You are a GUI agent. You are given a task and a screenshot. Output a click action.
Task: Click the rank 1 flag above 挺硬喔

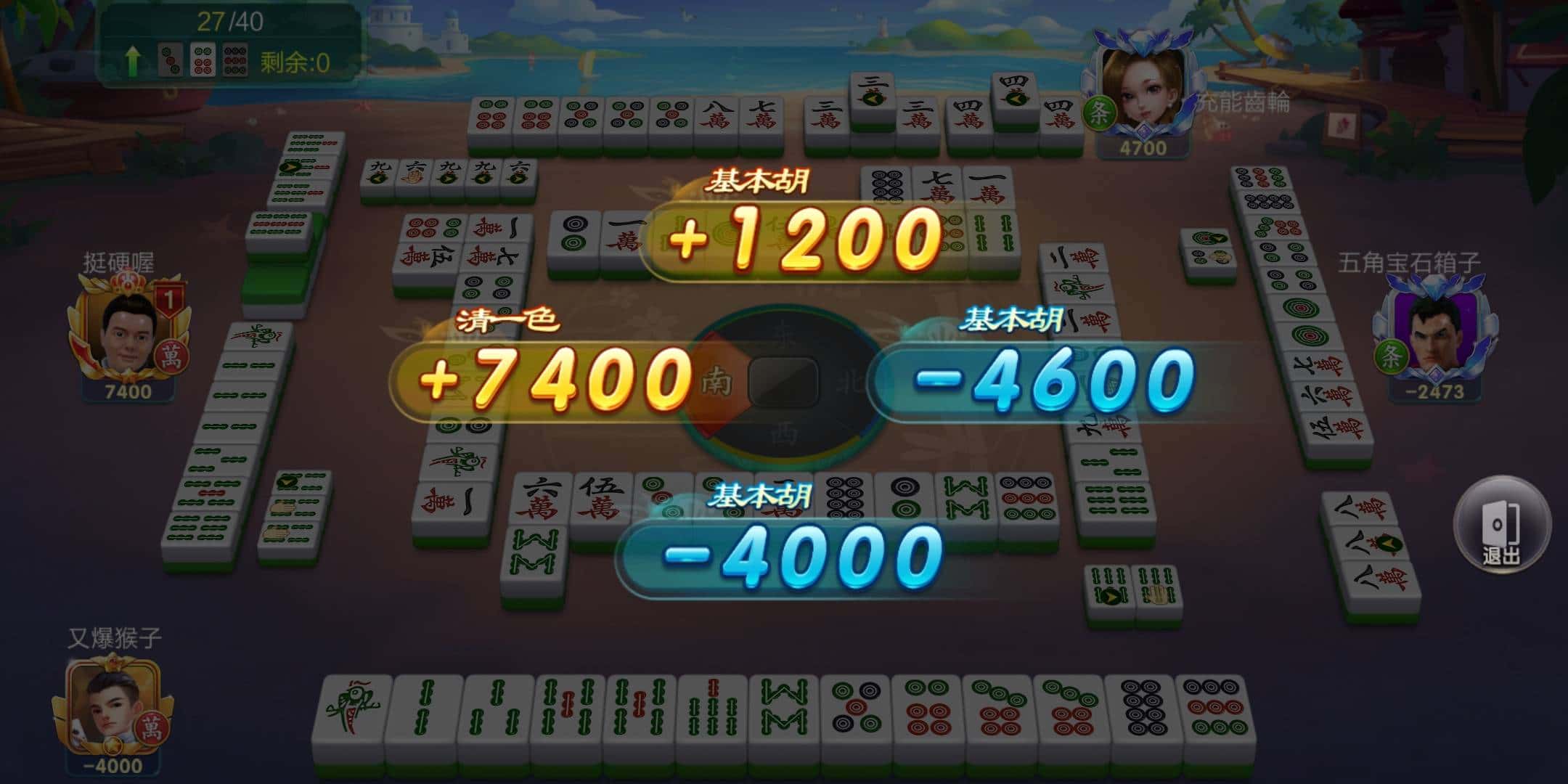[x=171, y=298]
